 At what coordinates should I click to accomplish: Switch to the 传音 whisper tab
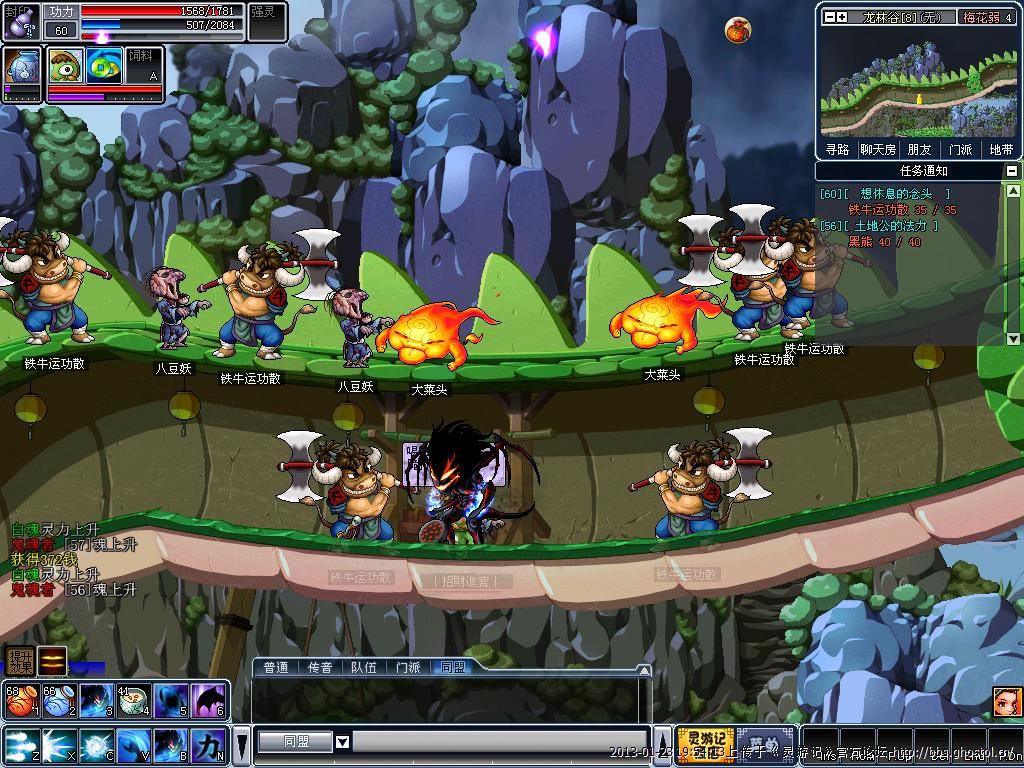320,667
